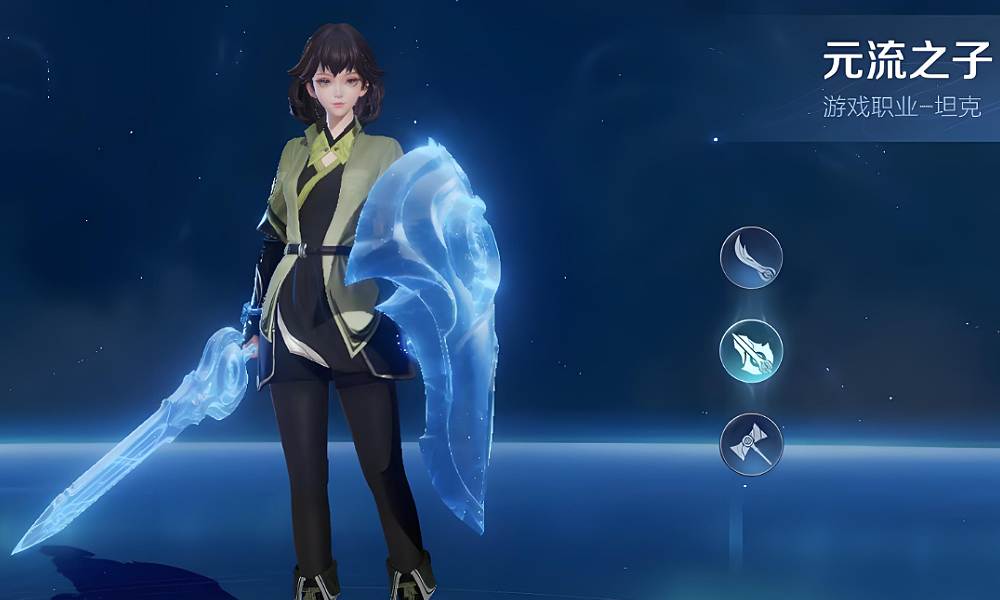Switch to the double-headed axe weapon icon

751,444
